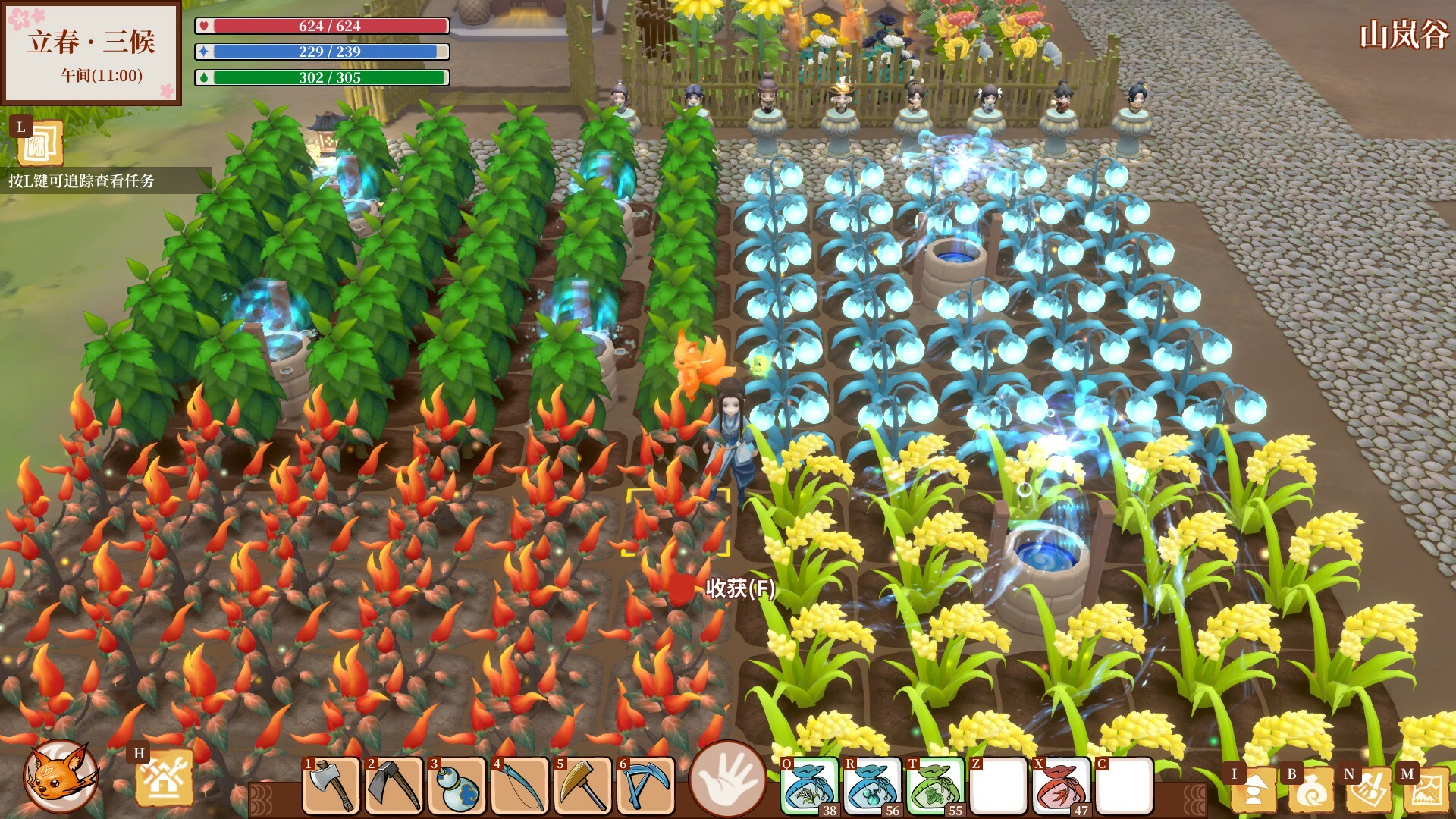Open the crafting notes brush icon
Viewport: 1456px width, 819px height.
[1367, 789]
